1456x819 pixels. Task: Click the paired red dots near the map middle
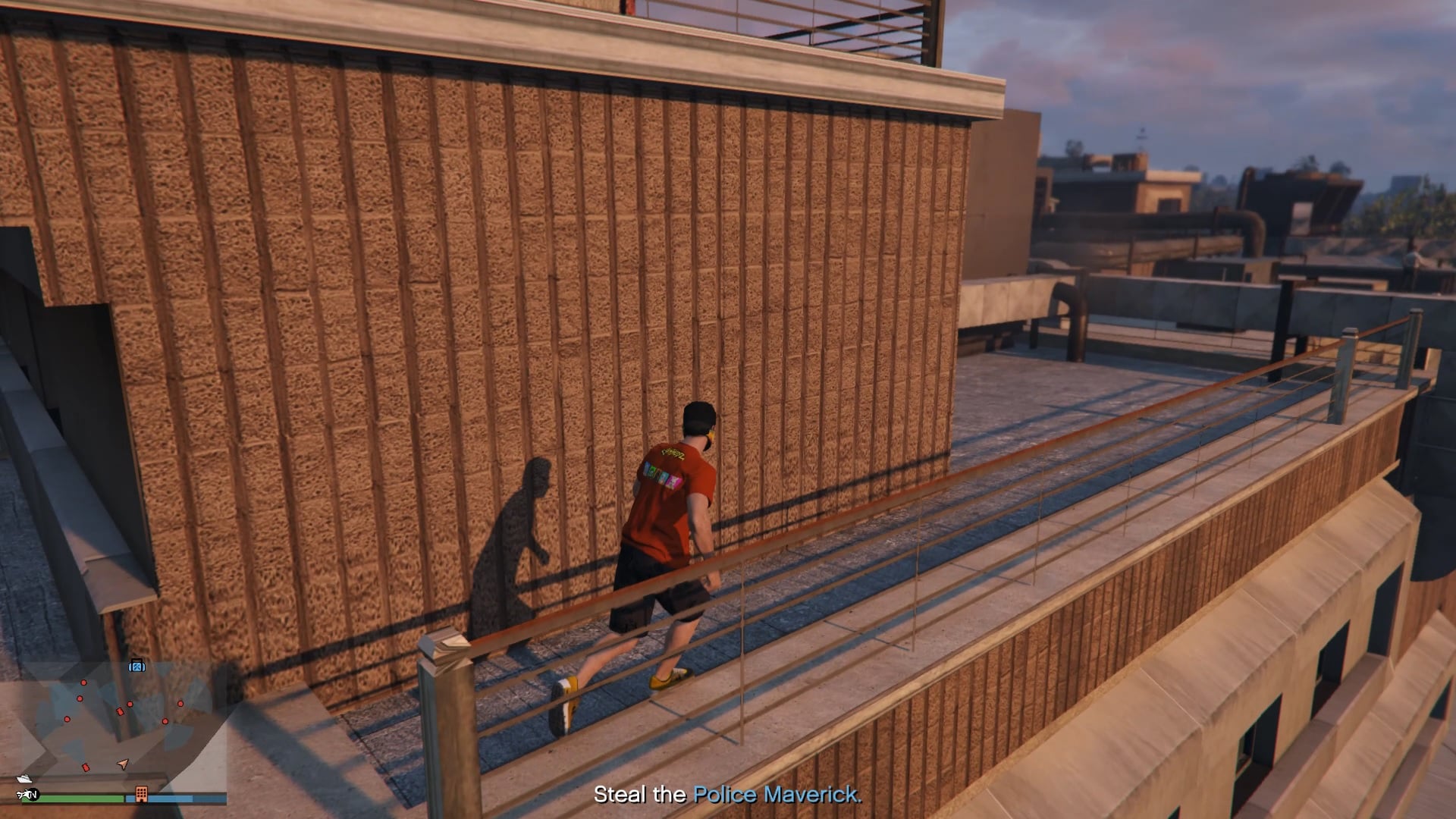(x=125, y=708)
